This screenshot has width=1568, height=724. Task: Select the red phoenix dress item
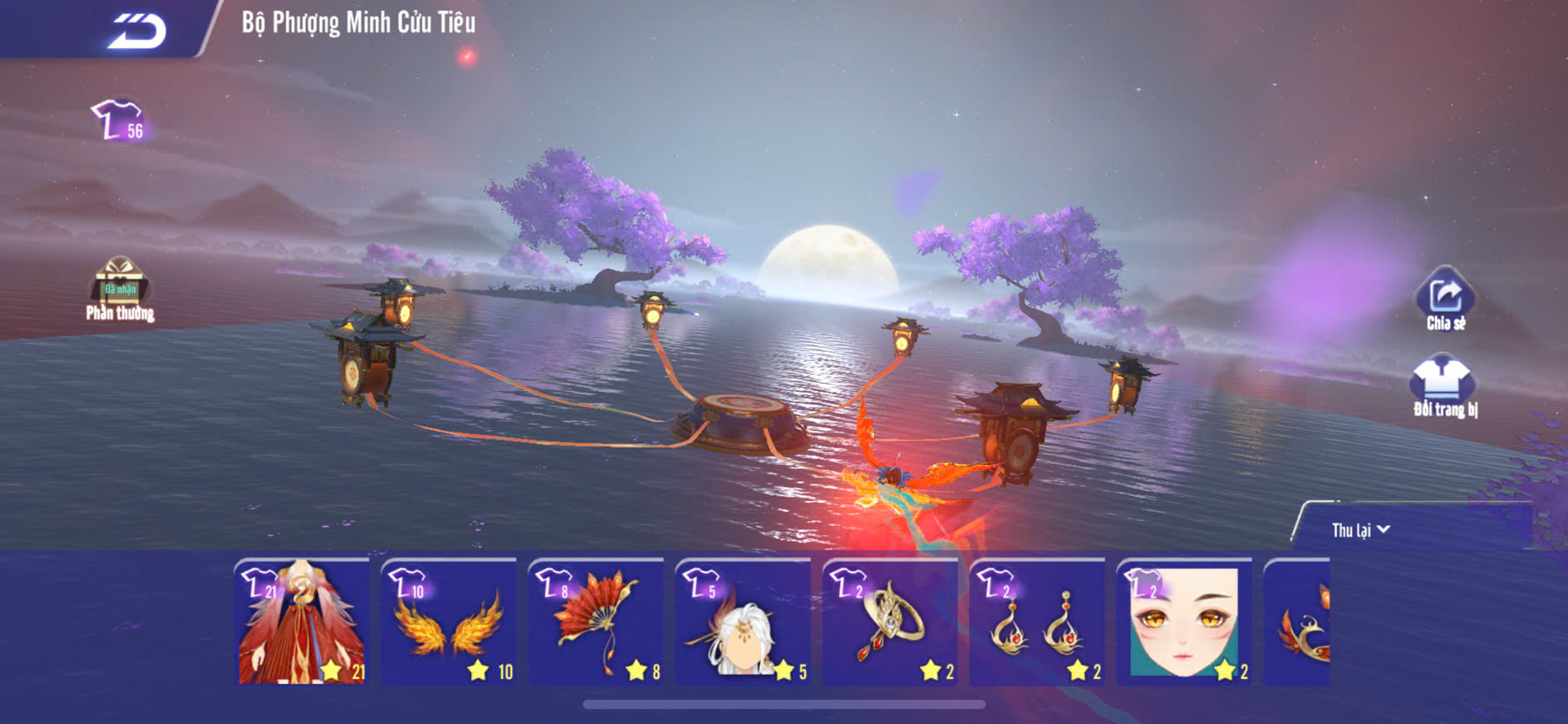(x=303, y=622)
